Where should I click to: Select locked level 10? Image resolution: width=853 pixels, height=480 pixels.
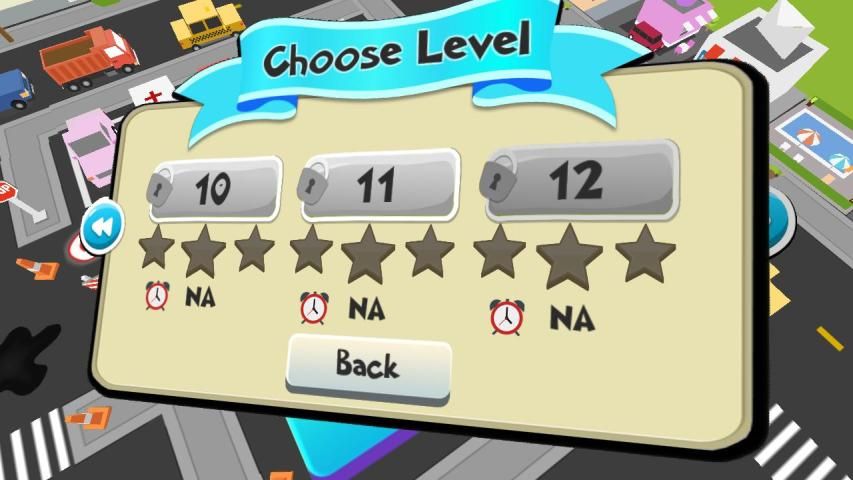215,188
